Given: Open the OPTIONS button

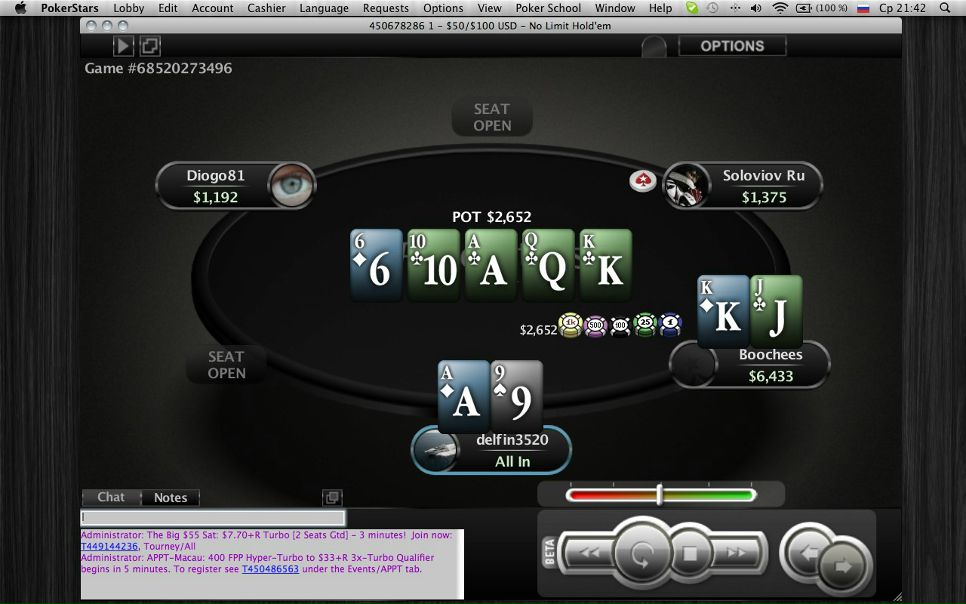Looking at the screenshot, I should [x=732, y=46].
